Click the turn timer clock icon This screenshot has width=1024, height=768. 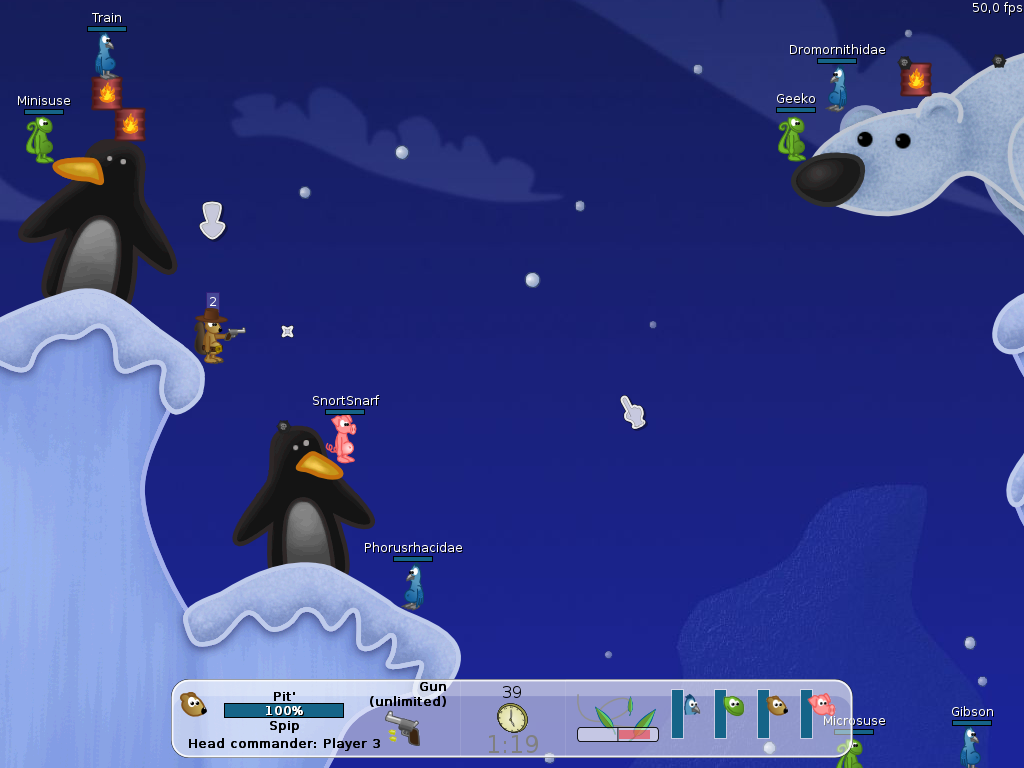(x=512, y=717)
